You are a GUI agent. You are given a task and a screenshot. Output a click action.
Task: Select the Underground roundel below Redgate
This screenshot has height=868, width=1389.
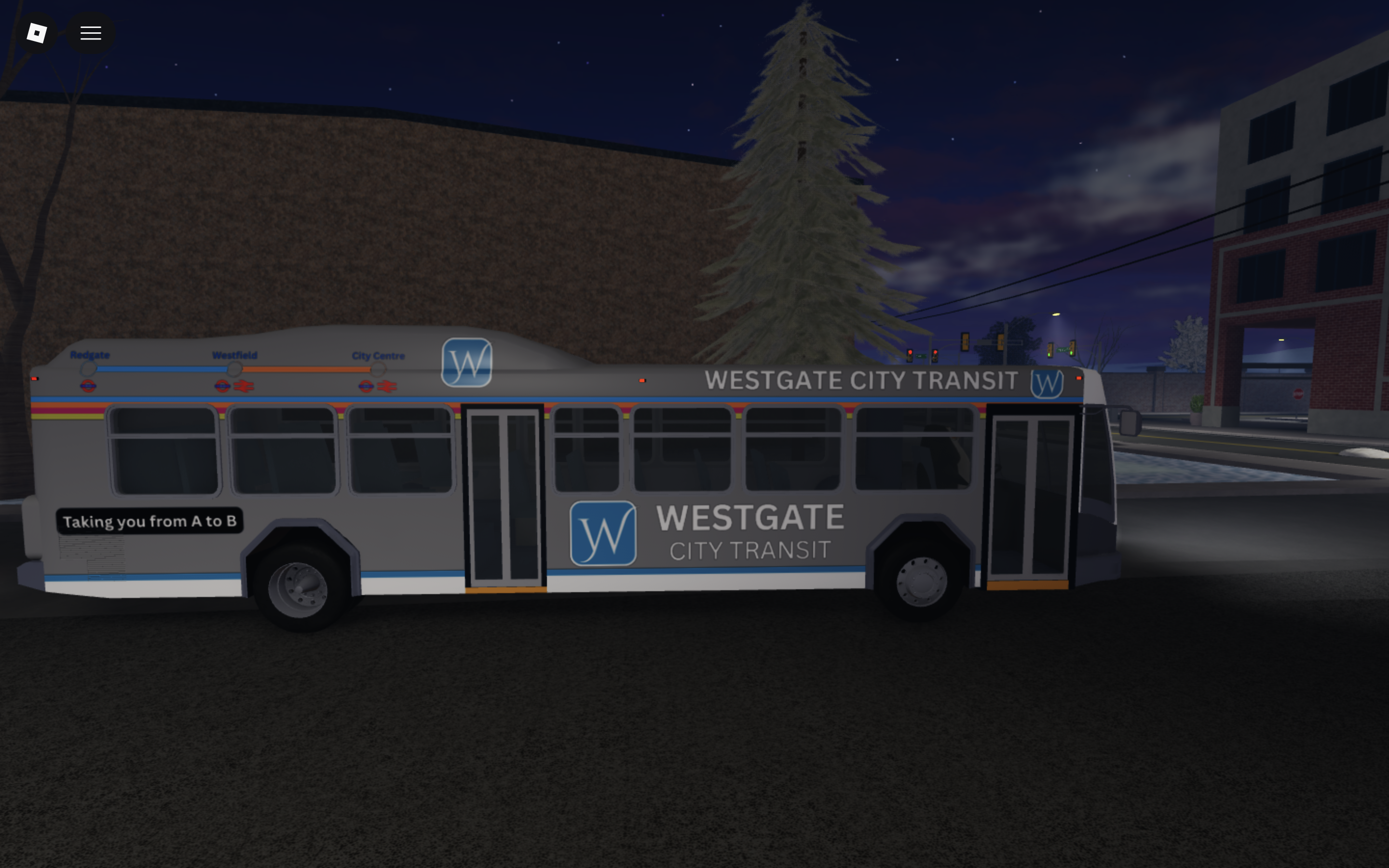point(87,386)
